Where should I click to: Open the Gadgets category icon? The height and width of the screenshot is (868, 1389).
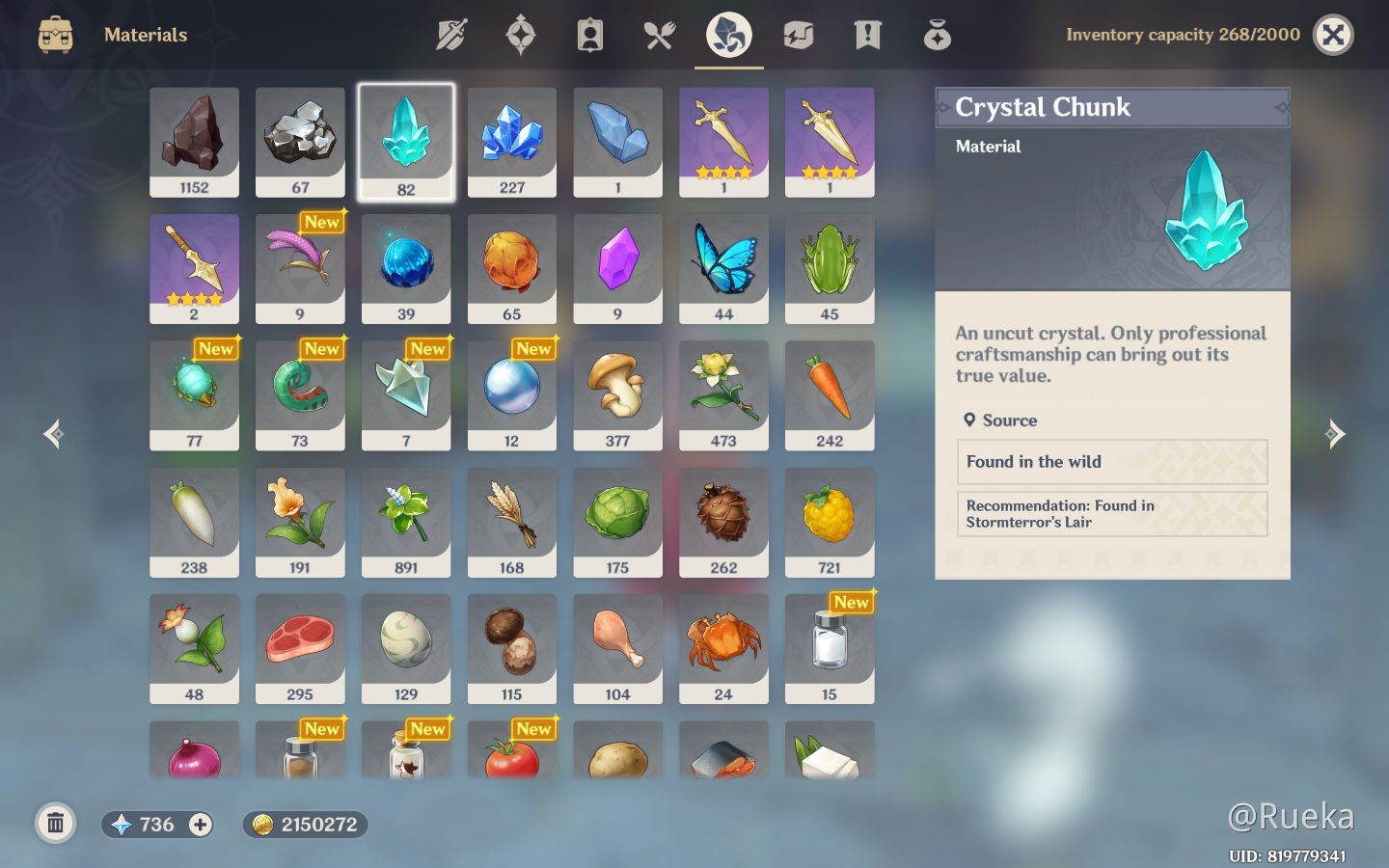pos(798,35)
